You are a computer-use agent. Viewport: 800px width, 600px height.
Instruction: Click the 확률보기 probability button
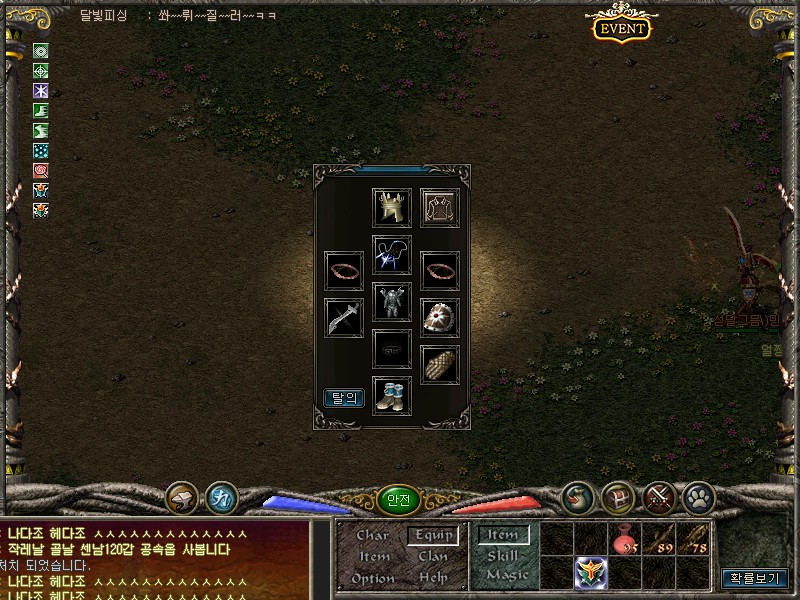coord(754,578)
